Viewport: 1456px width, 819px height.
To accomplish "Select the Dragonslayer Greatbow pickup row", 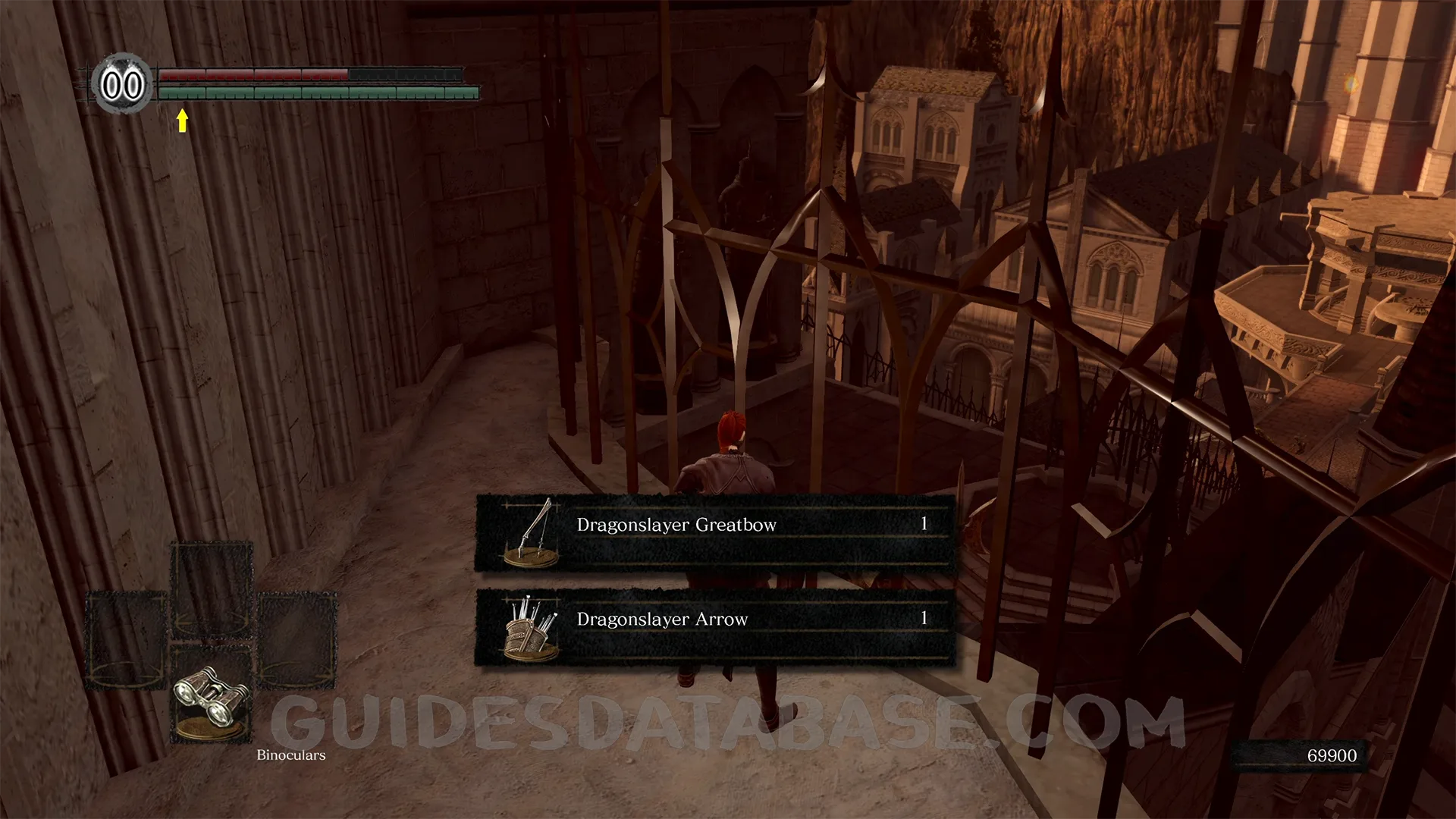I will (714, 532).
